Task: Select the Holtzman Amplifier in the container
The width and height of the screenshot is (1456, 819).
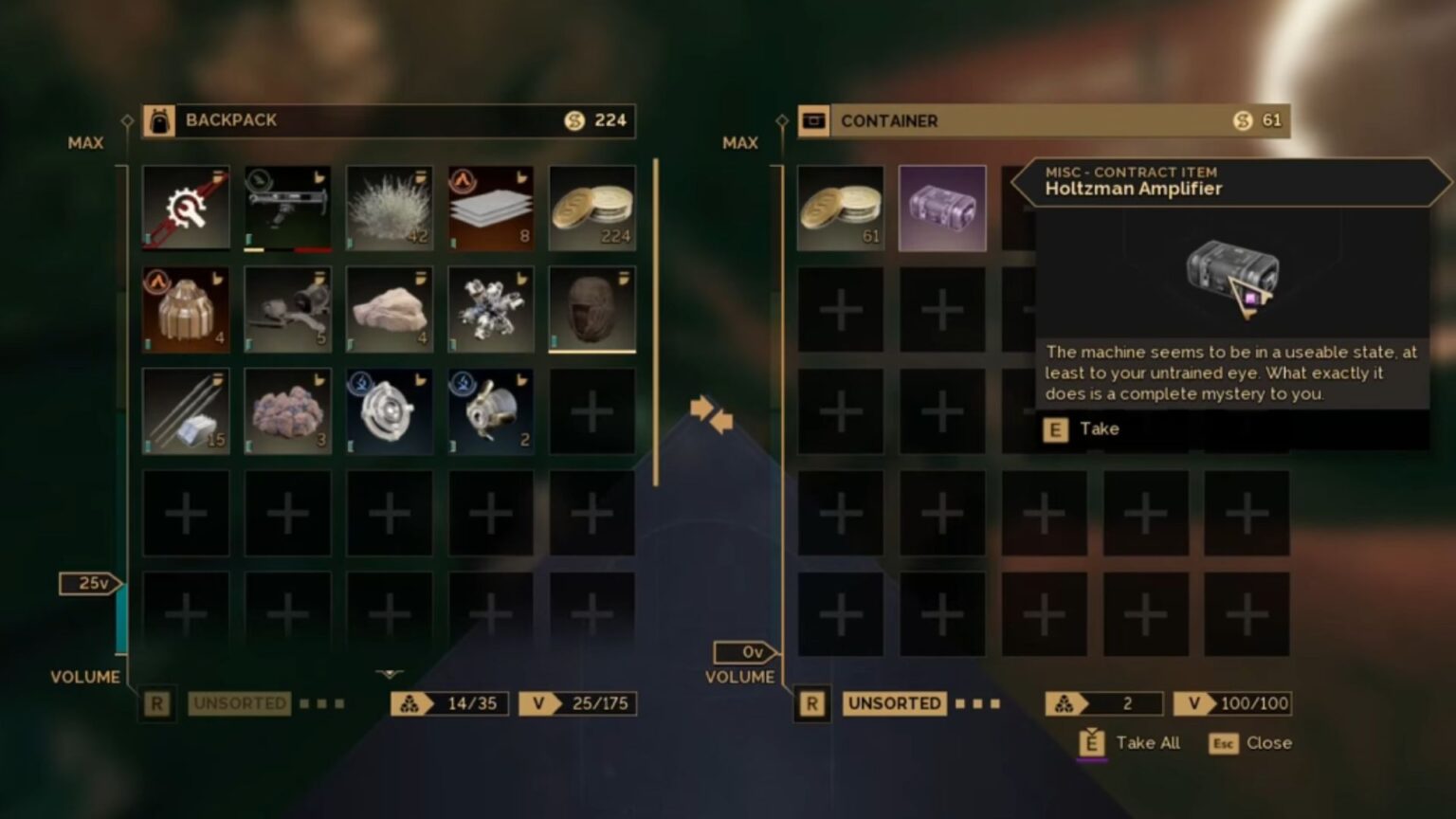Action: (x=942, y=207)
